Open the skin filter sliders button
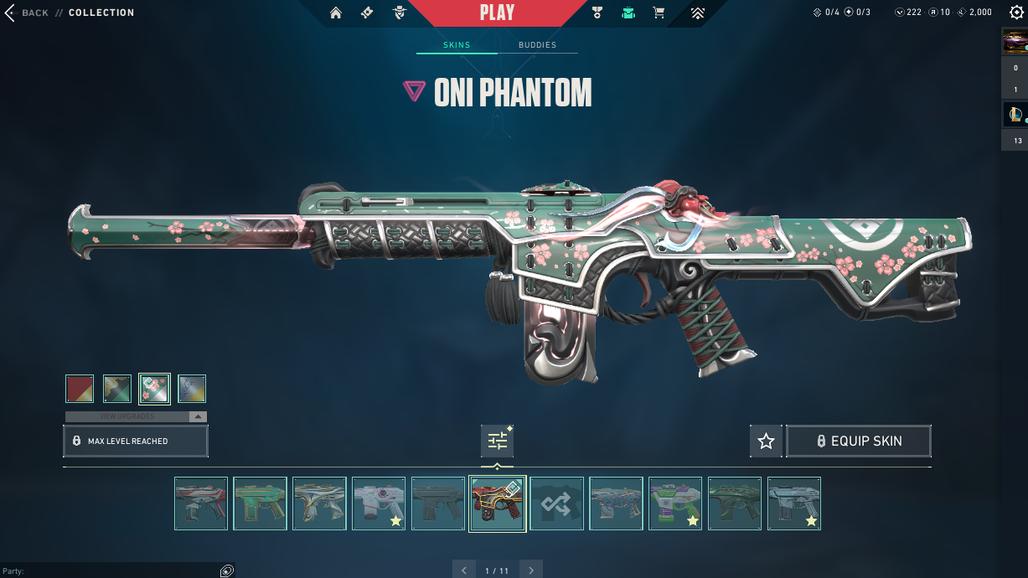1028x578 pixels. [497, 441]
